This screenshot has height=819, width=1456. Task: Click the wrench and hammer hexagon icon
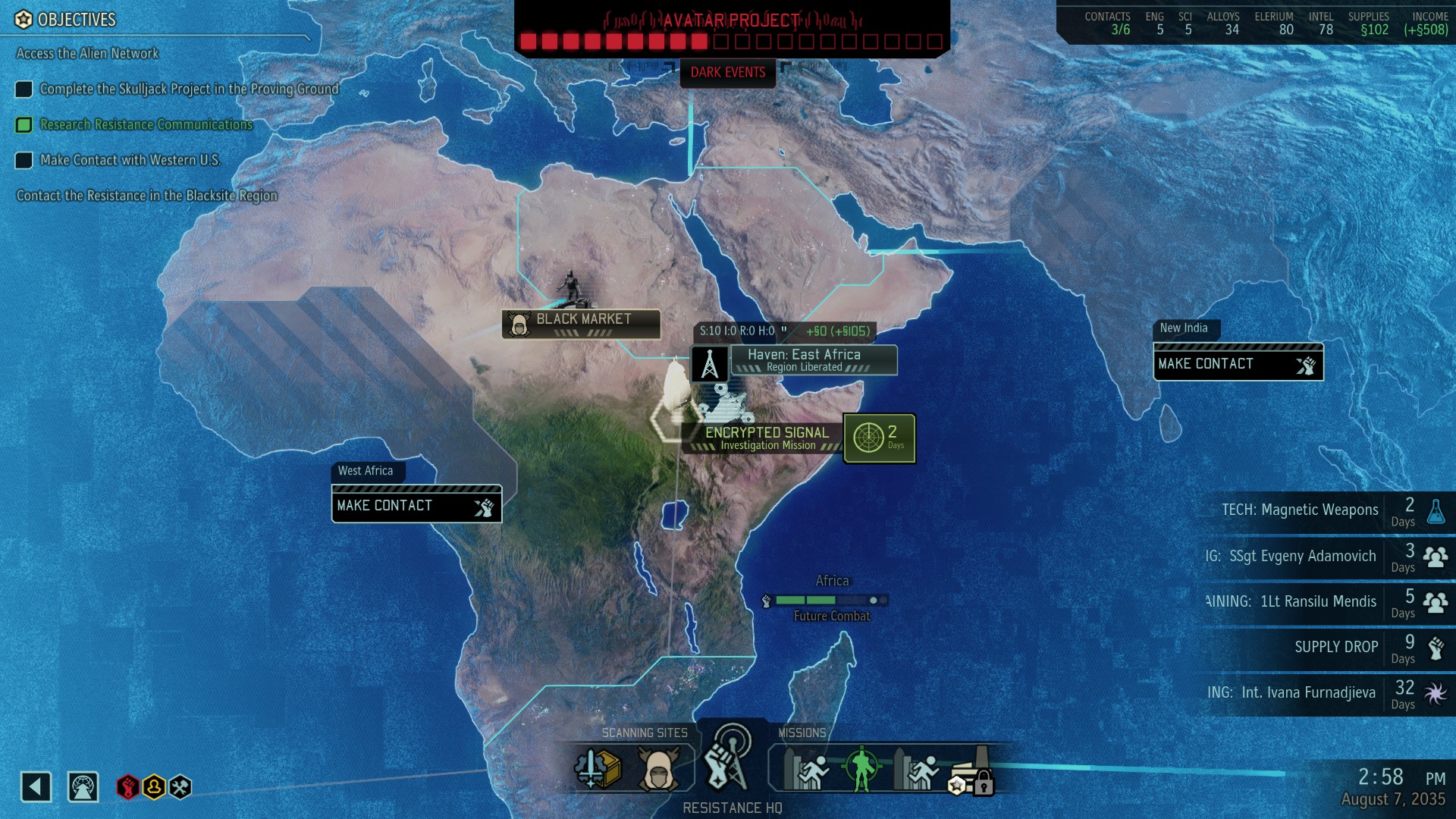tap(180, 786)
